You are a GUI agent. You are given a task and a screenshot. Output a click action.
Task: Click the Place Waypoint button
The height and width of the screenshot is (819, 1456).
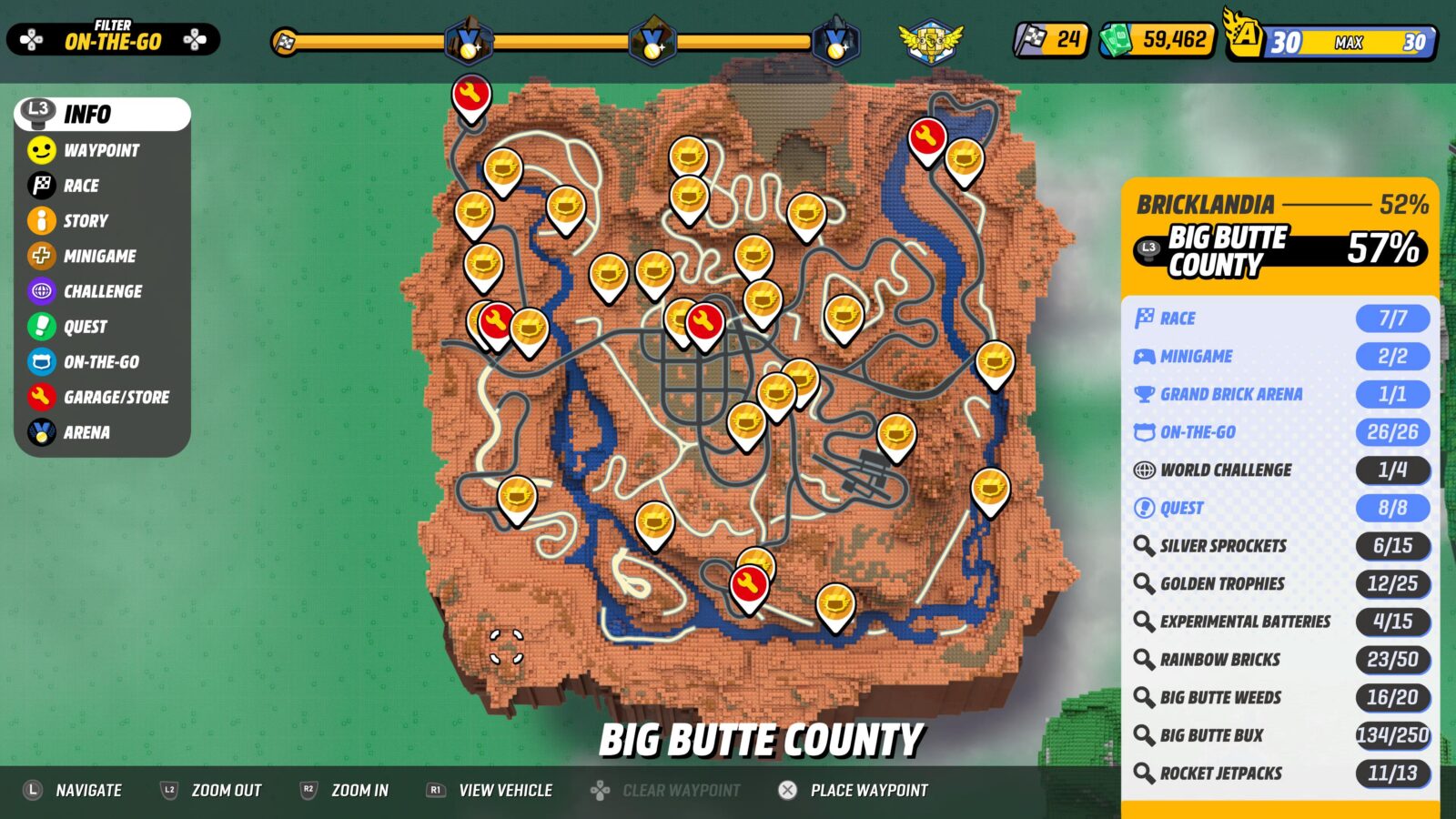click(854, 790)
